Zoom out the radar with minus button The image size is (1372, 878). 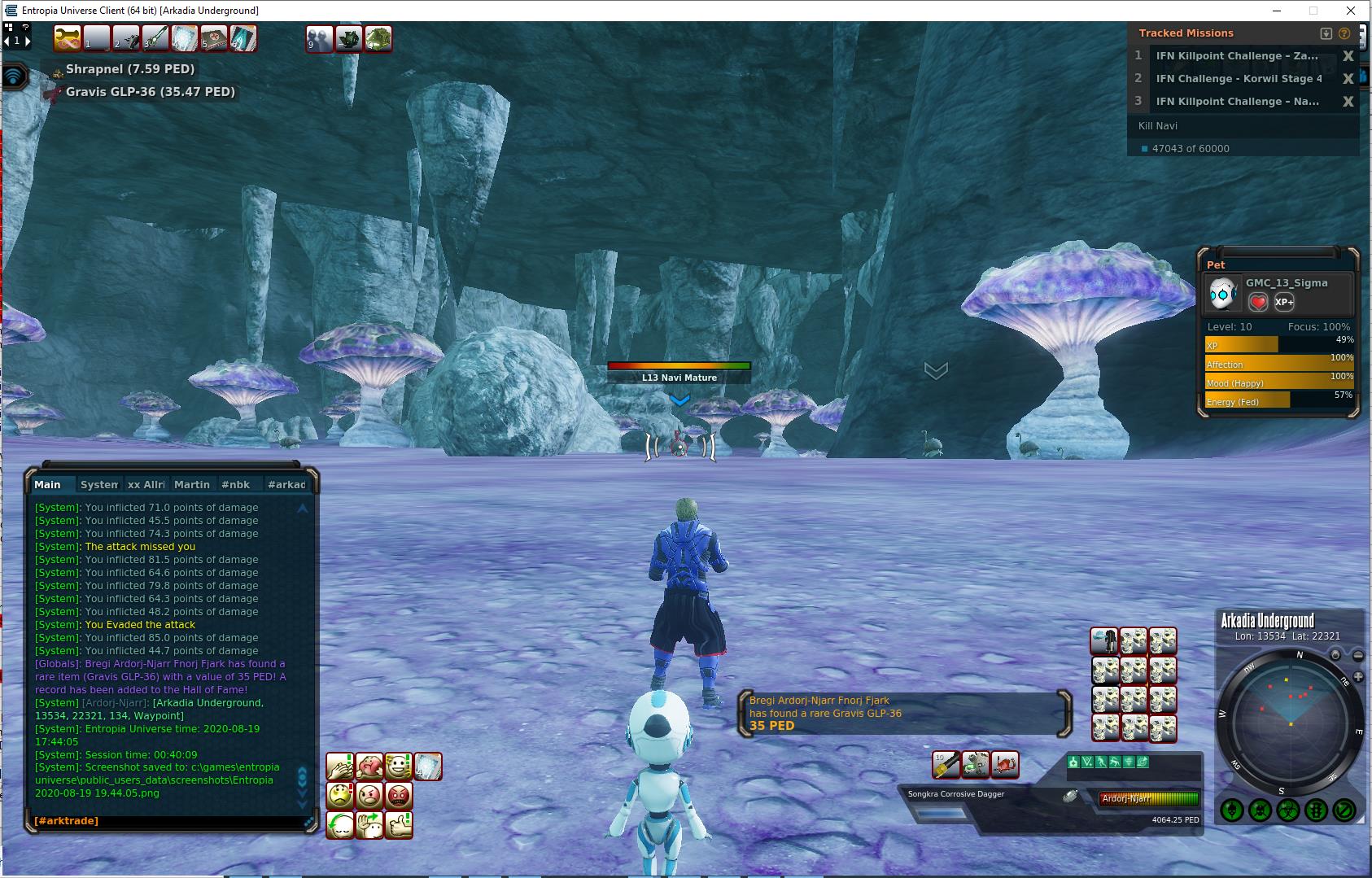click(1357, 655)
